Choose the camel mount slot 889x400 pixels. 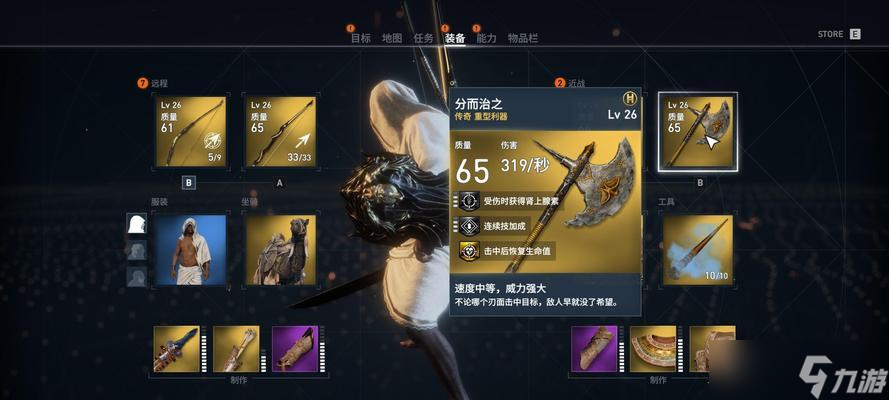pyautogui.click(x=280, y=249)
